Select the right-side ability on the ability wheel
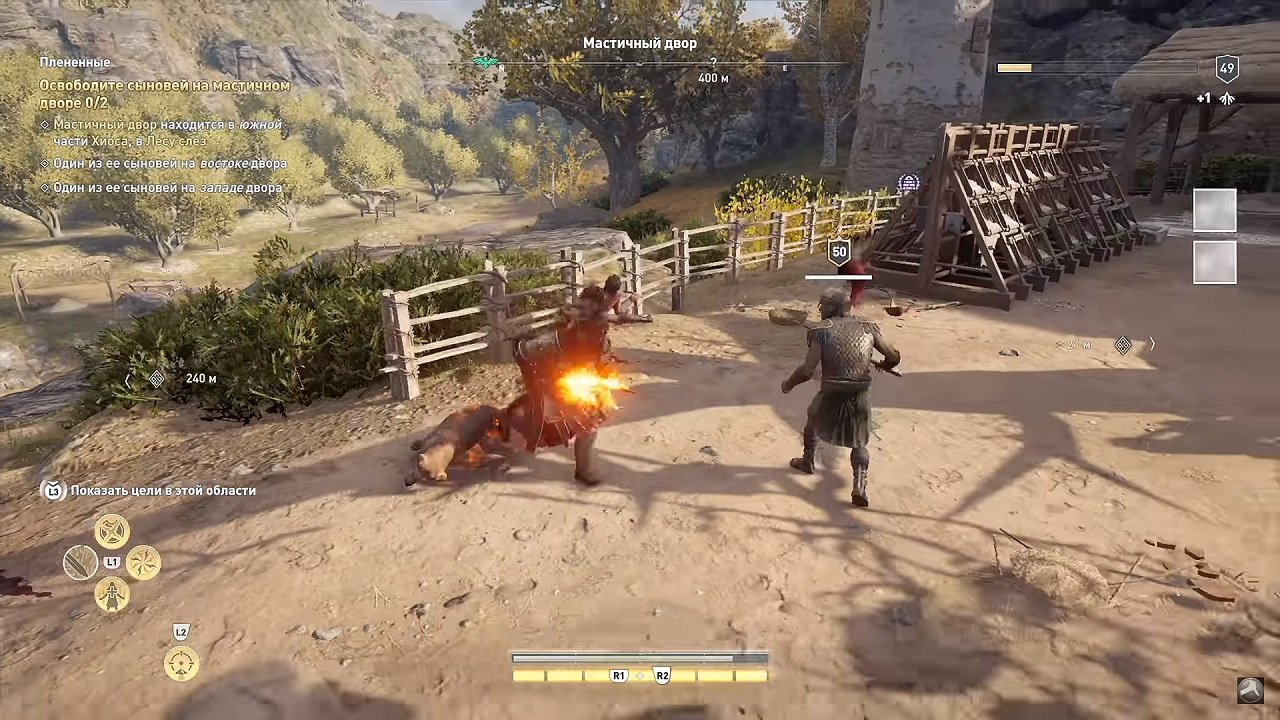The width and height of the screenshot is (1280, 720). 144,563
